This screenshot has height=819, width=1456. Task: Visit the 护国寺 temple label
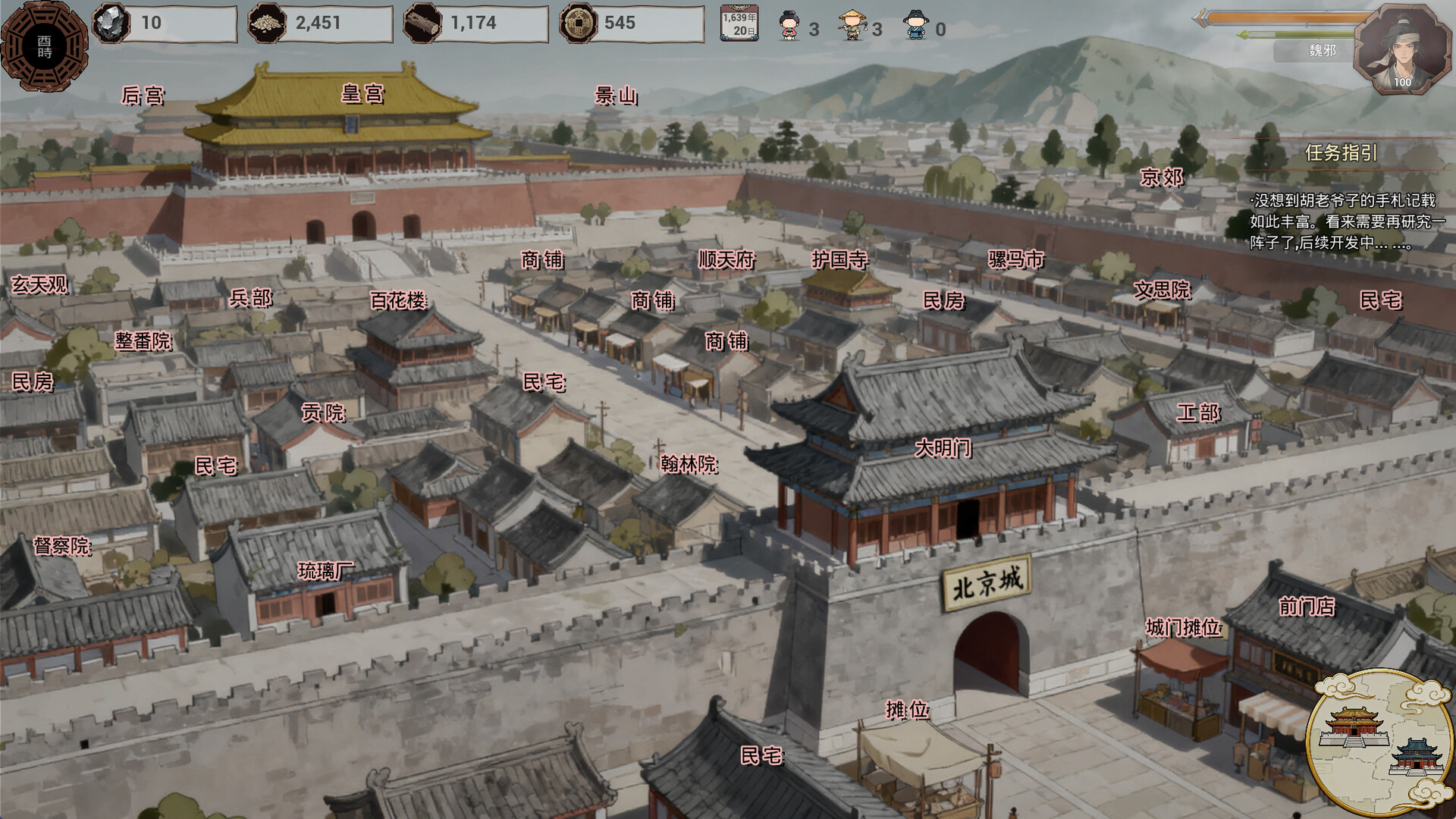(x=839, y=259)
